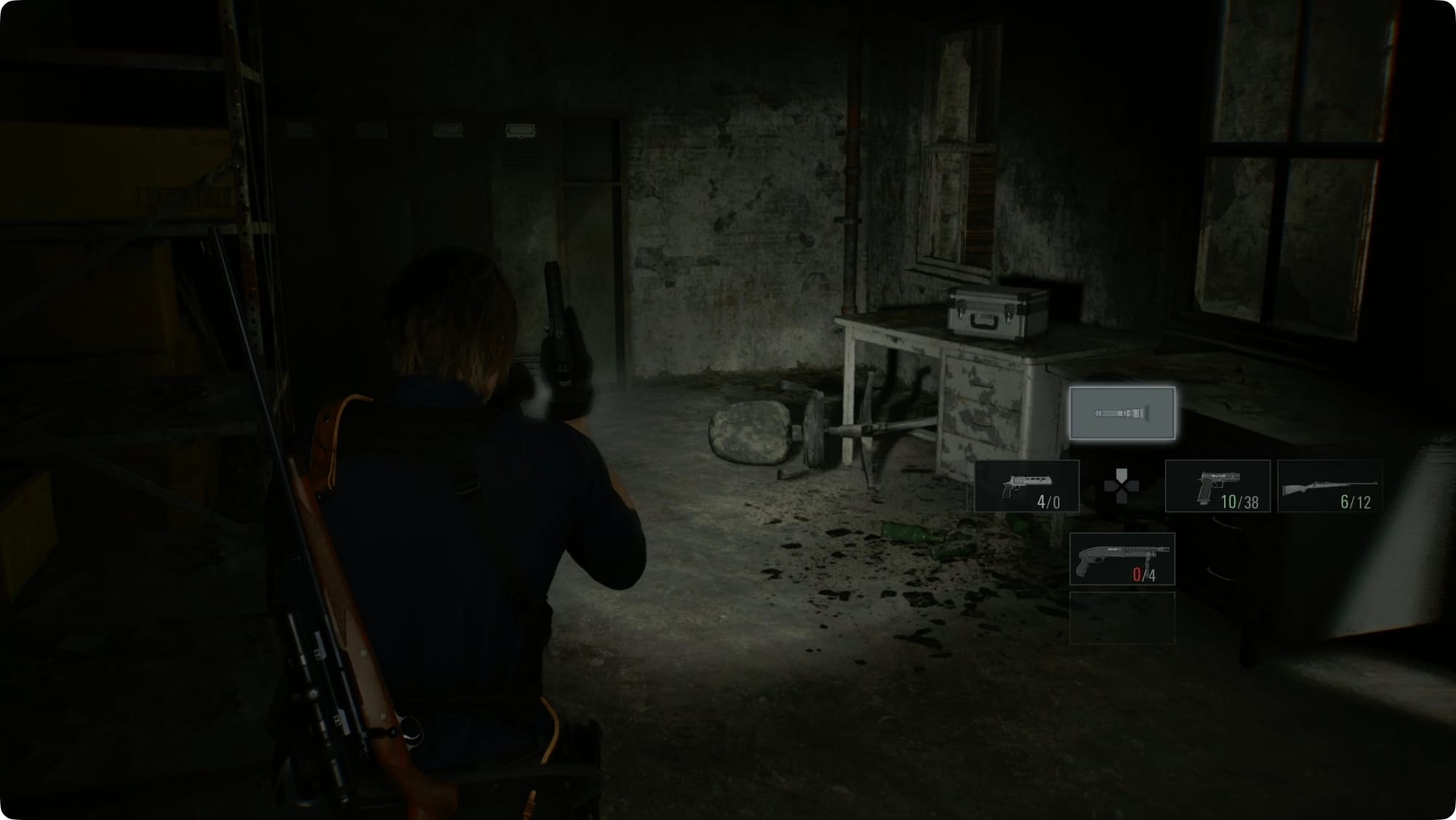Viewport: 1456px width, 820px height.
Task: Select the highlighted flashlight slot
Action: pyautogui.click(x=1121, y=413)
